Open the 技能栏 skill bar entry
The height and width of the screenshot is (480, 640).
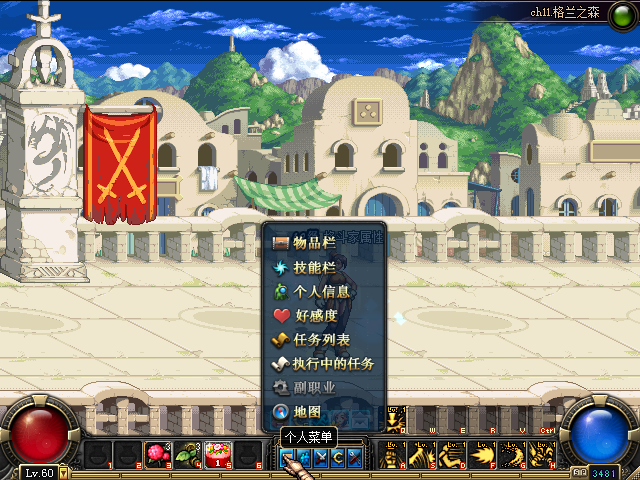[x=314, y=267]
